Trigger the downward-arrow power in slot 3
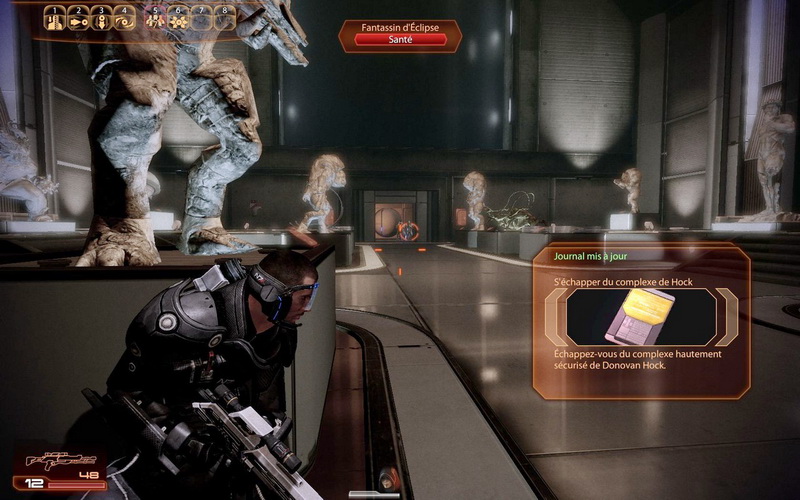The width and height of the screenshot is (800, 500). pyautogui.click(x=102, y=18)
